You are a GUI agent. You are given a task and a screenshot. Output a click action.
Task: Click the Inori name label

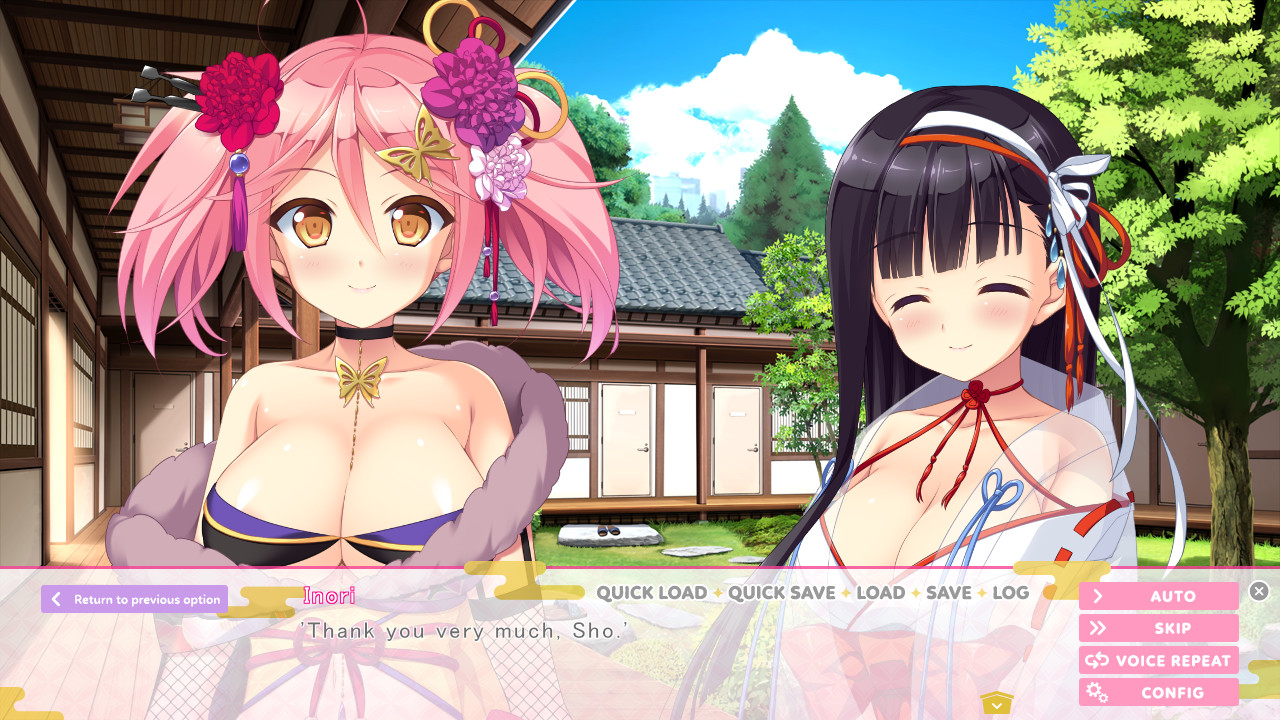328,595
